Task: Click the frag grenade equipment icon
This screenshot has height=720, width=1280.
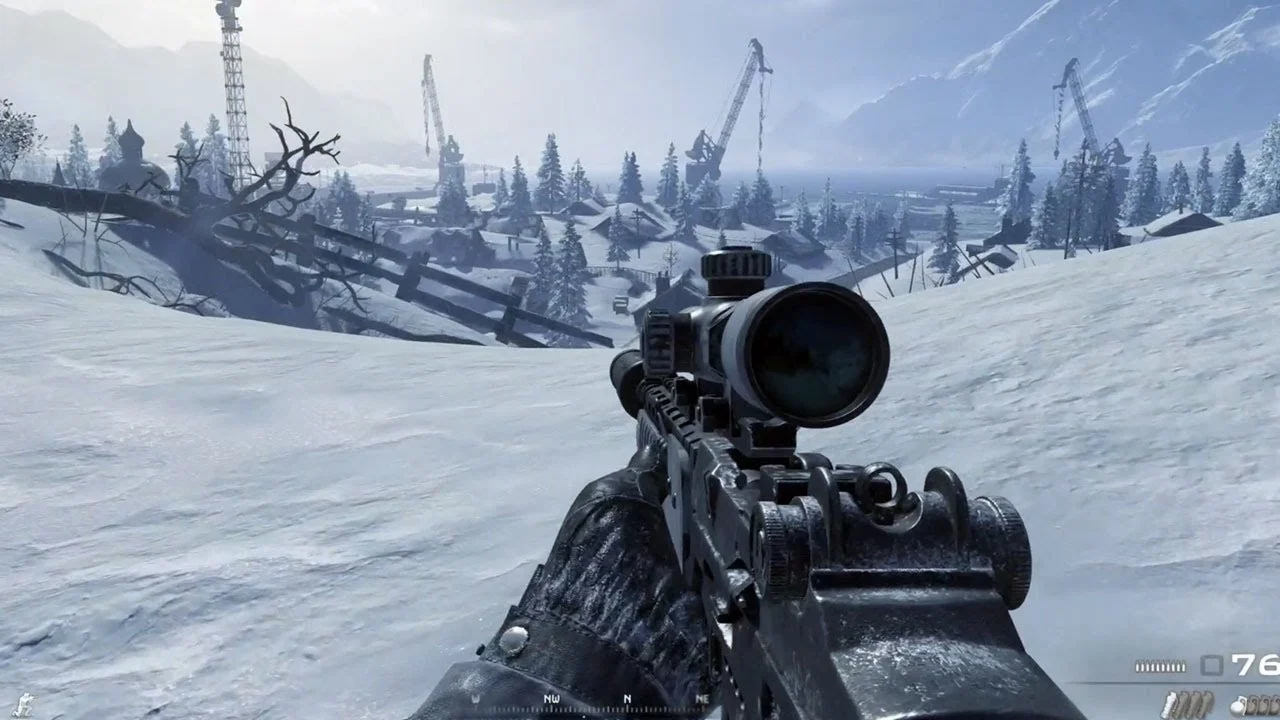Action: (1238, 703)
